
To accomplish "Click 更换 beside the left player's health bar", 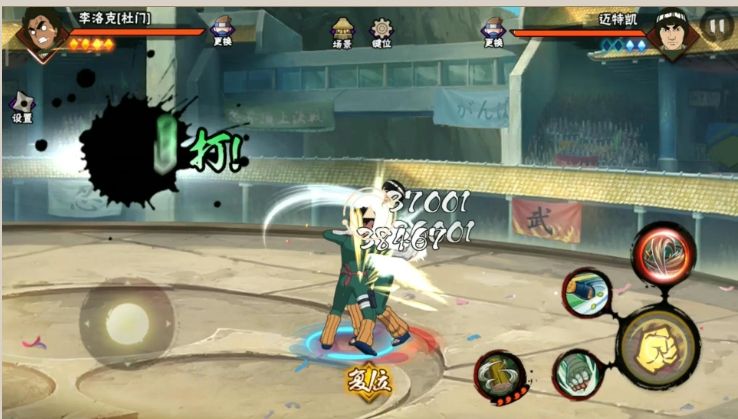I will pyautogui.click(x=222, y=31).
